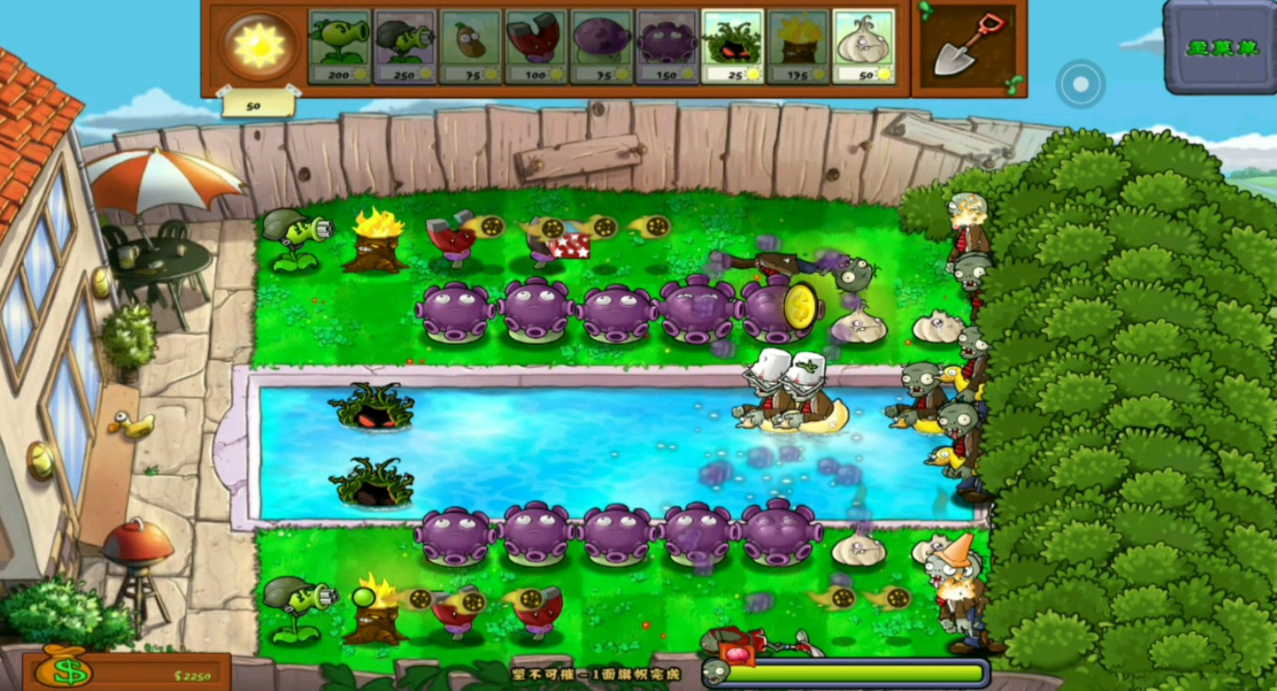The height and width of the screenshot is (691, 1277).
Task: Choose the Coffee Bean seed packet
Action: (470, 46)
